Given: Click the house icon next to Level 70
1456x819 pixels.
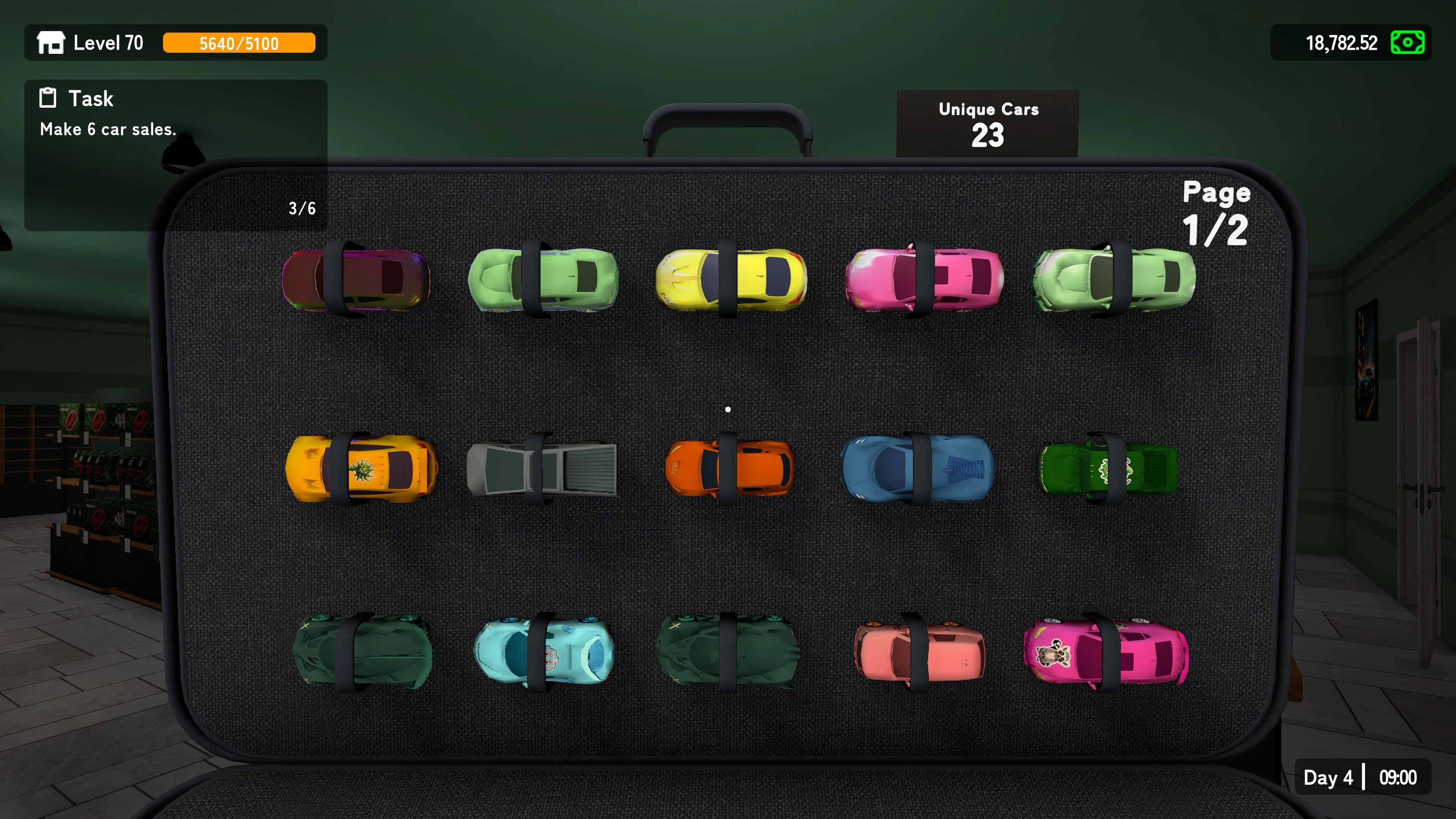Looking at the screenshot, I should coord(52,43).
